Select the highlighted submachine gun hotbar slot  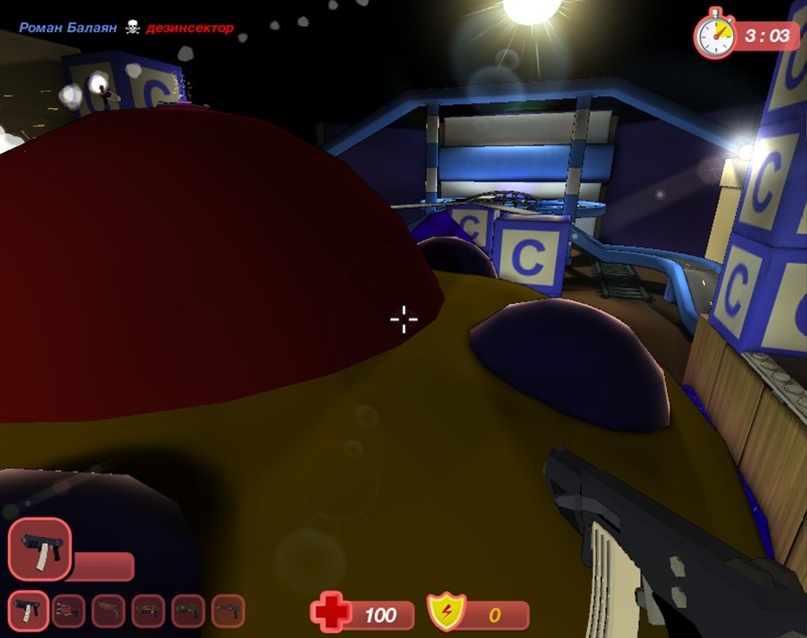pyautogui.click(x=28, y=611)
